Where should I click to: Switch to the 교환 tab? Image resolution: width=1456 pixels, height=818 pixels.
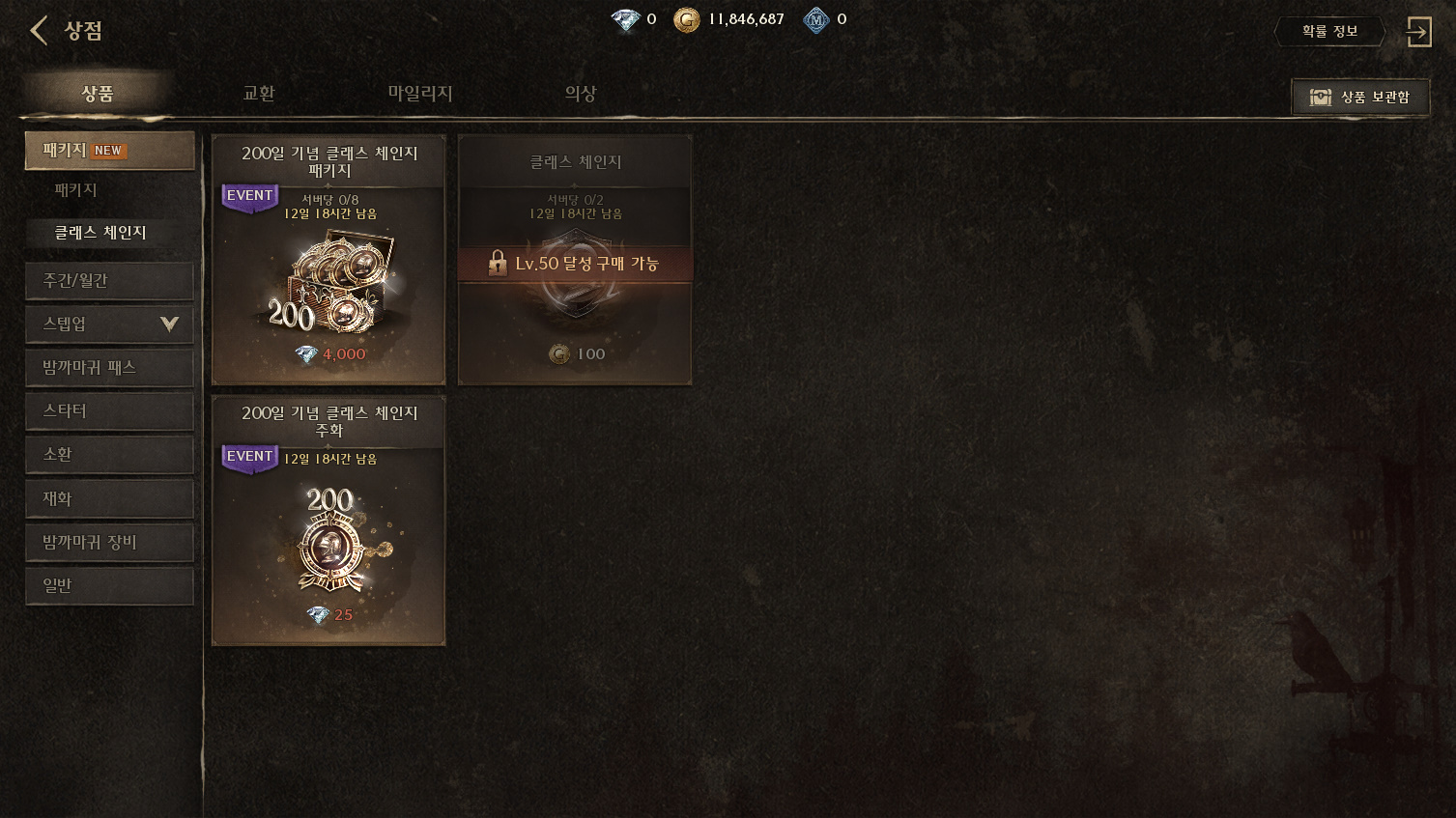(x=259, y=94)
